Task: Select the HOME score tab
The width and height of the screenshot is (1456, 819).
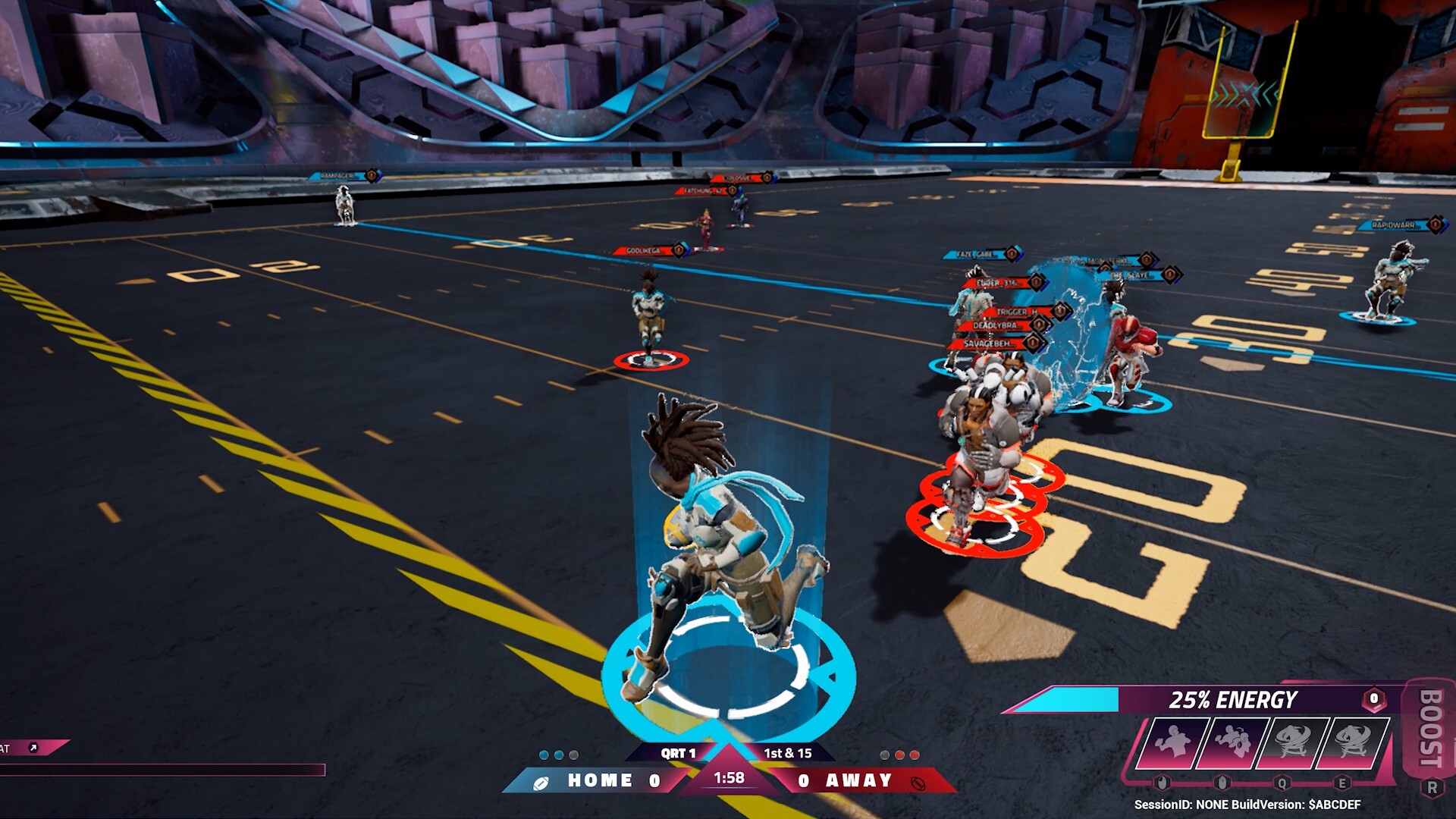Action: [601, 780]
